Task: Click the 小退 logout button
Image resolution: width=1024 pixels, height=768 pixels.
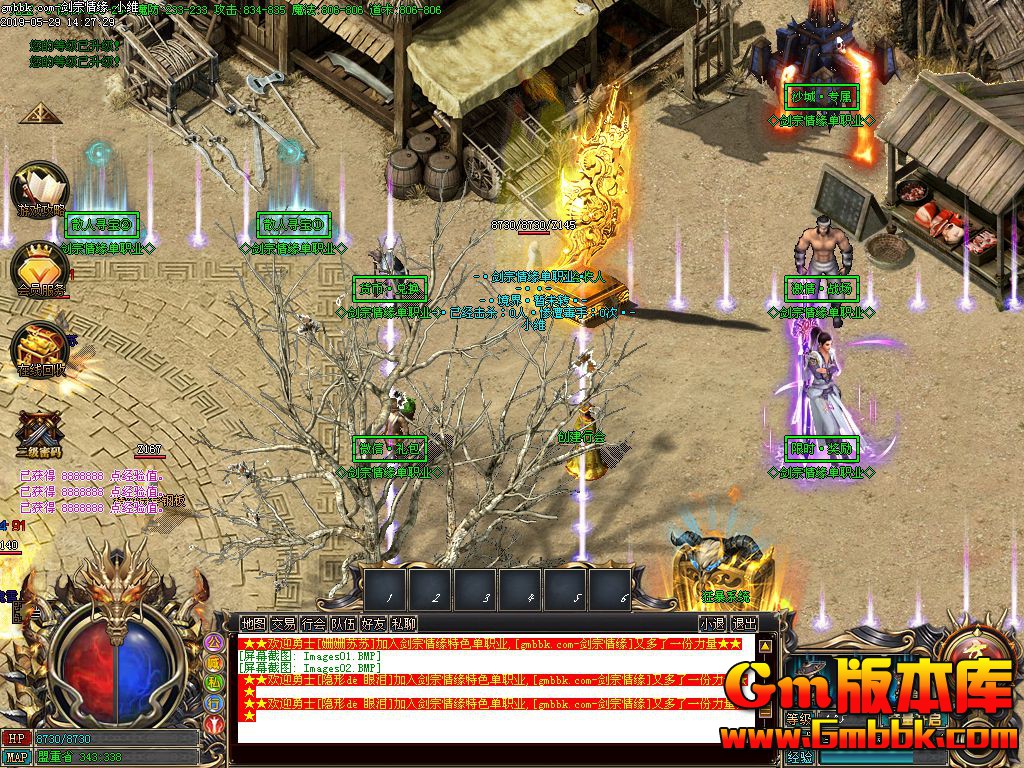Action: [x=712, y=623]
